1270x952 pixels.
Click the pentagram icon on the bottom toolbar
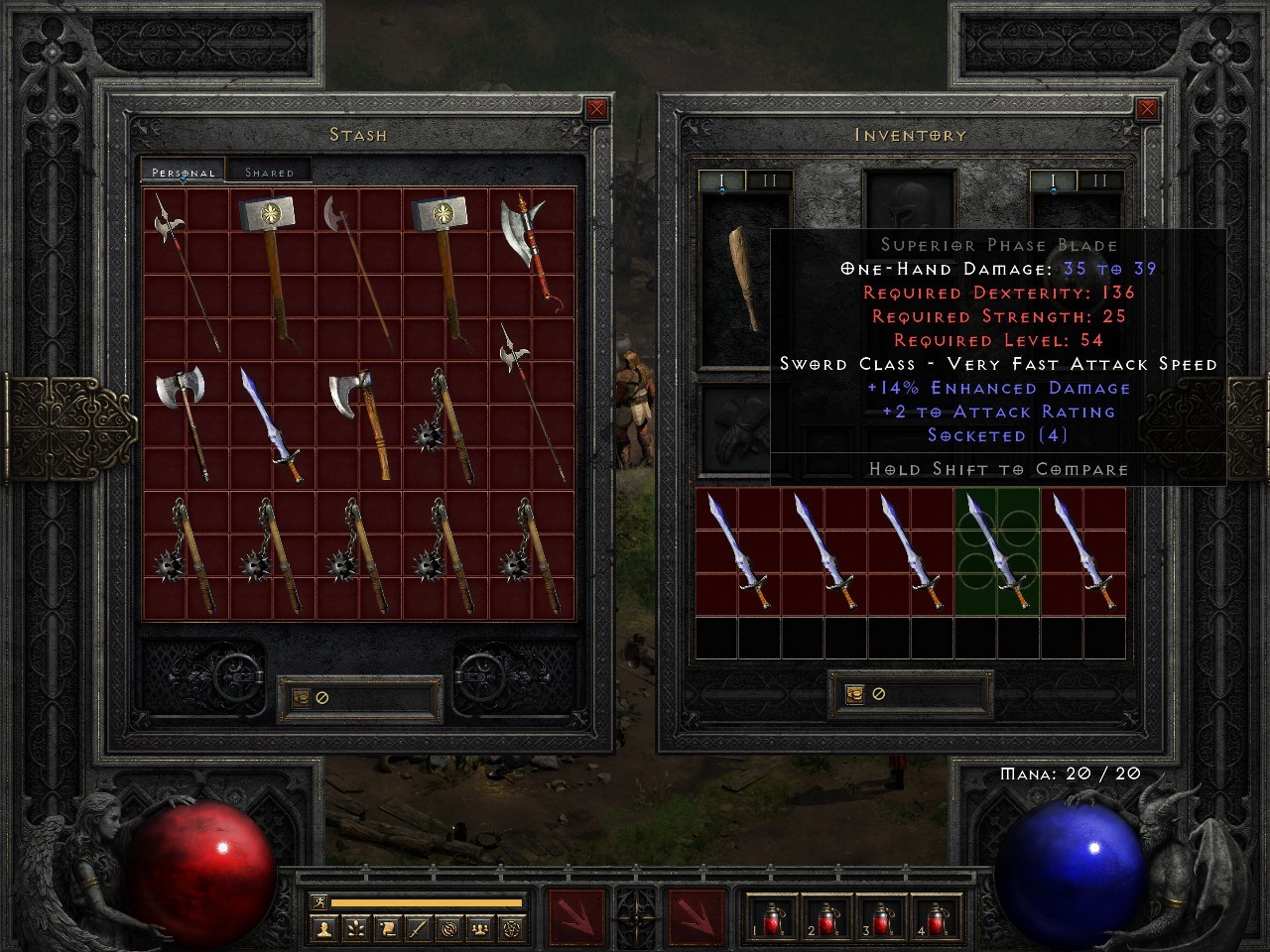click(512, 930)
